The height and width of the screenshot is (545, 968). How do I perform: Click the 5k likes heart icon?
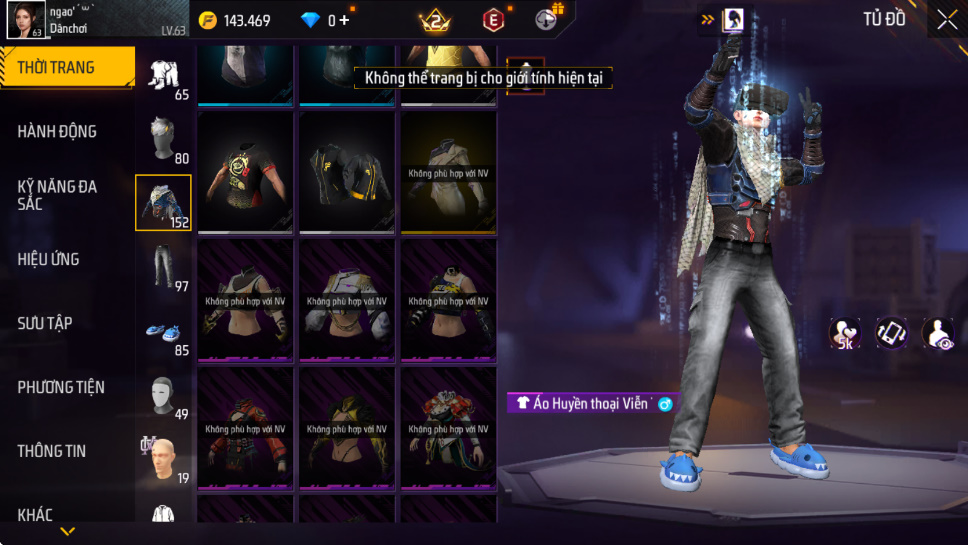point(845,334)
